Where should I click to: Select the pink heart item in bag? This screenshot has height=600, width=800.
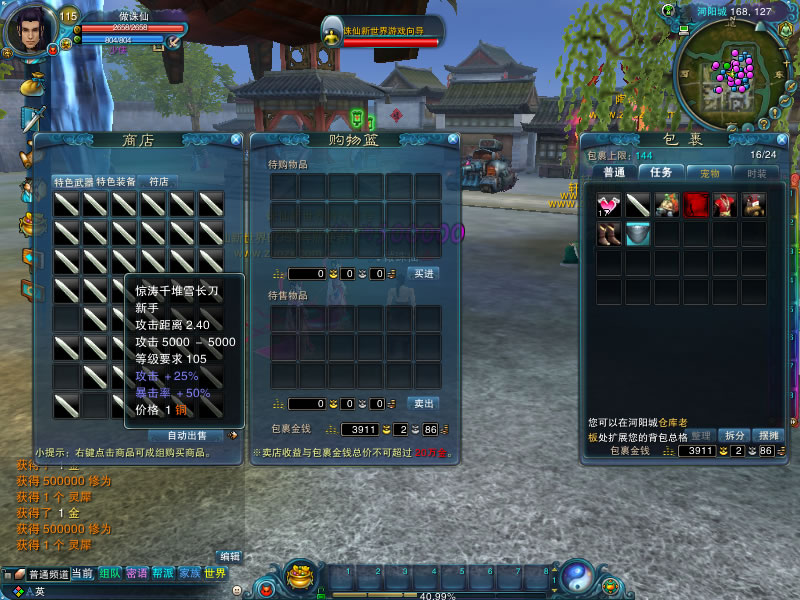point(609,205)
